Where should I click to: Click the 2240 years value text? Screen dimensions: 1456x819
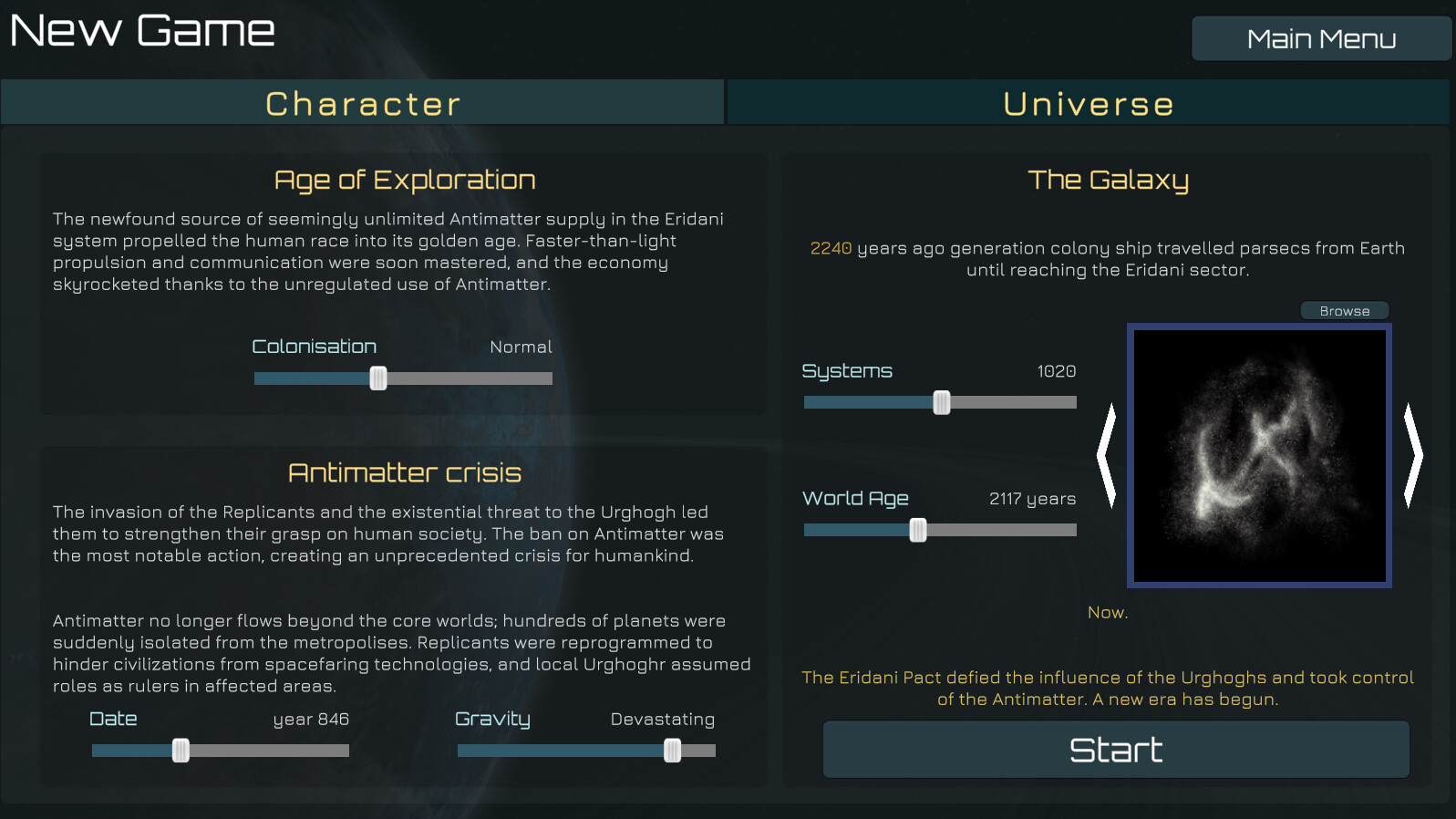pos(828,248)
